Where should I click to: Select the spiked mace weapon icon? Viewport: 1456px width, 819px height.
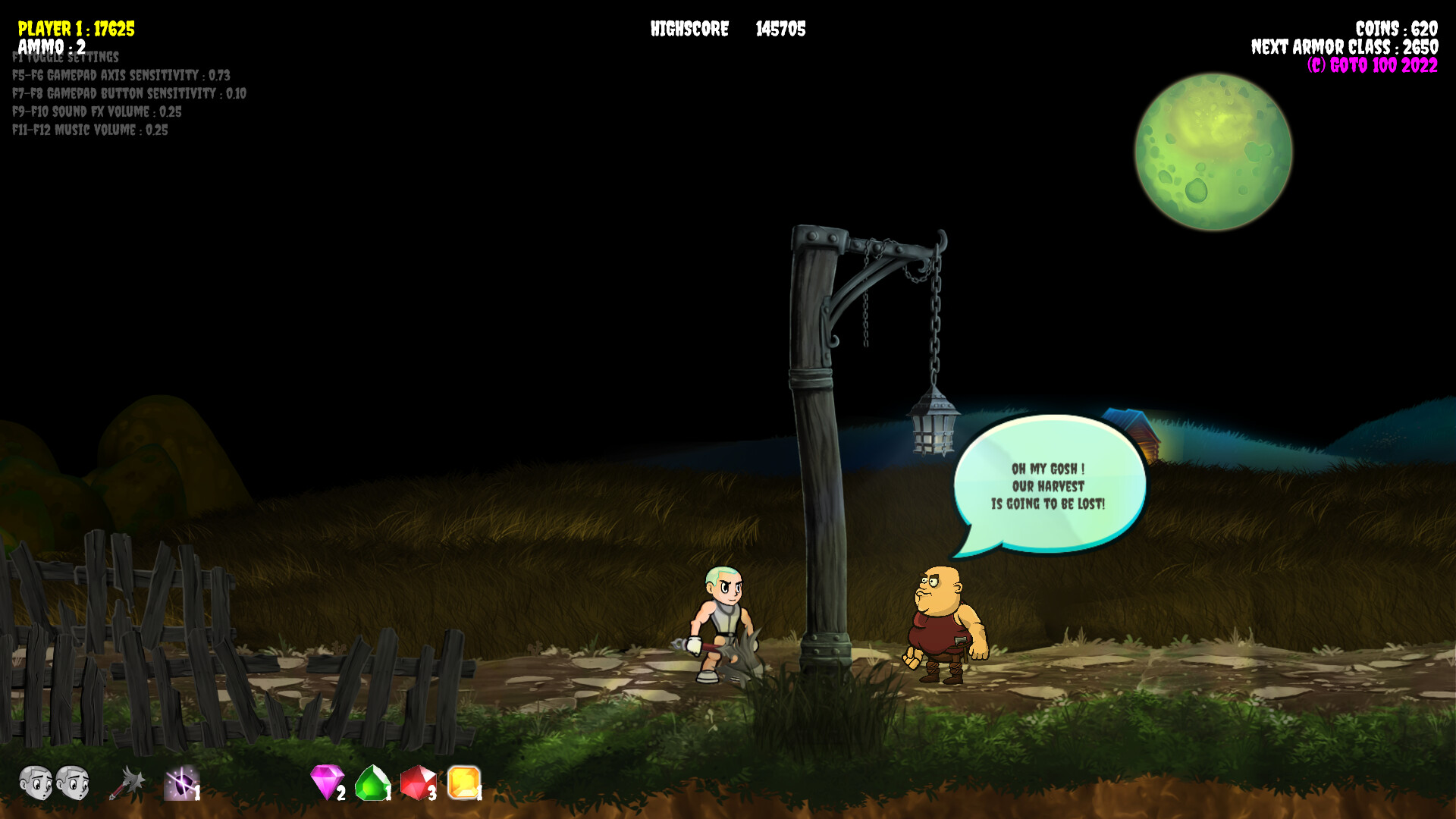point(127,783)
